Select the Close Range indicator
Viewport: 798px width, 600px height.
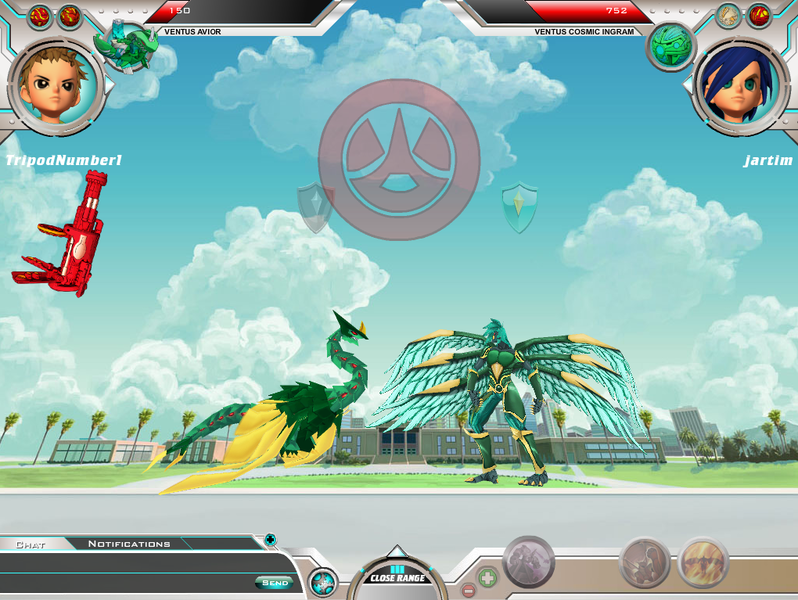397,576
